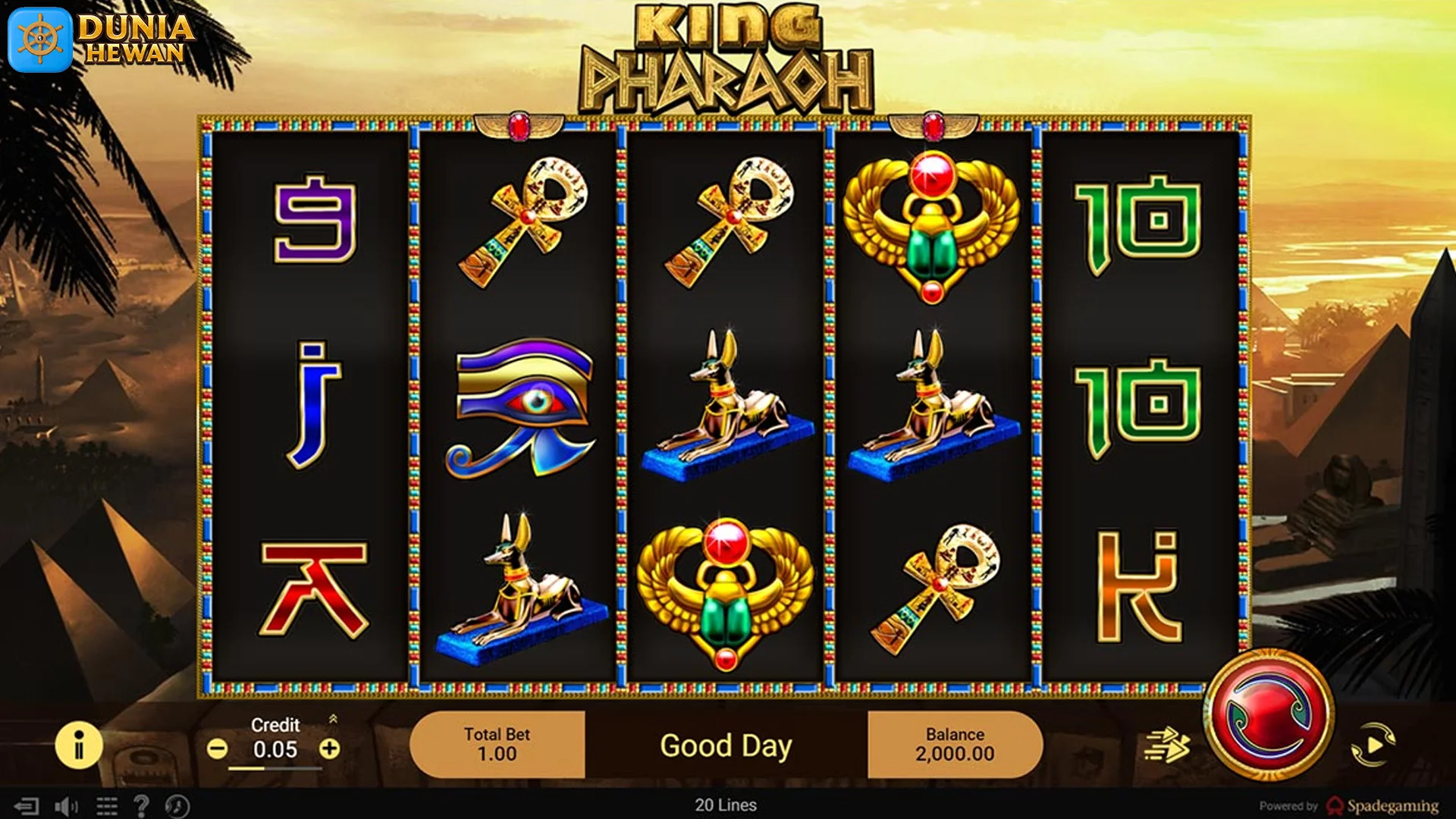Mute the game sound with the speaker icon

point(66,805)
